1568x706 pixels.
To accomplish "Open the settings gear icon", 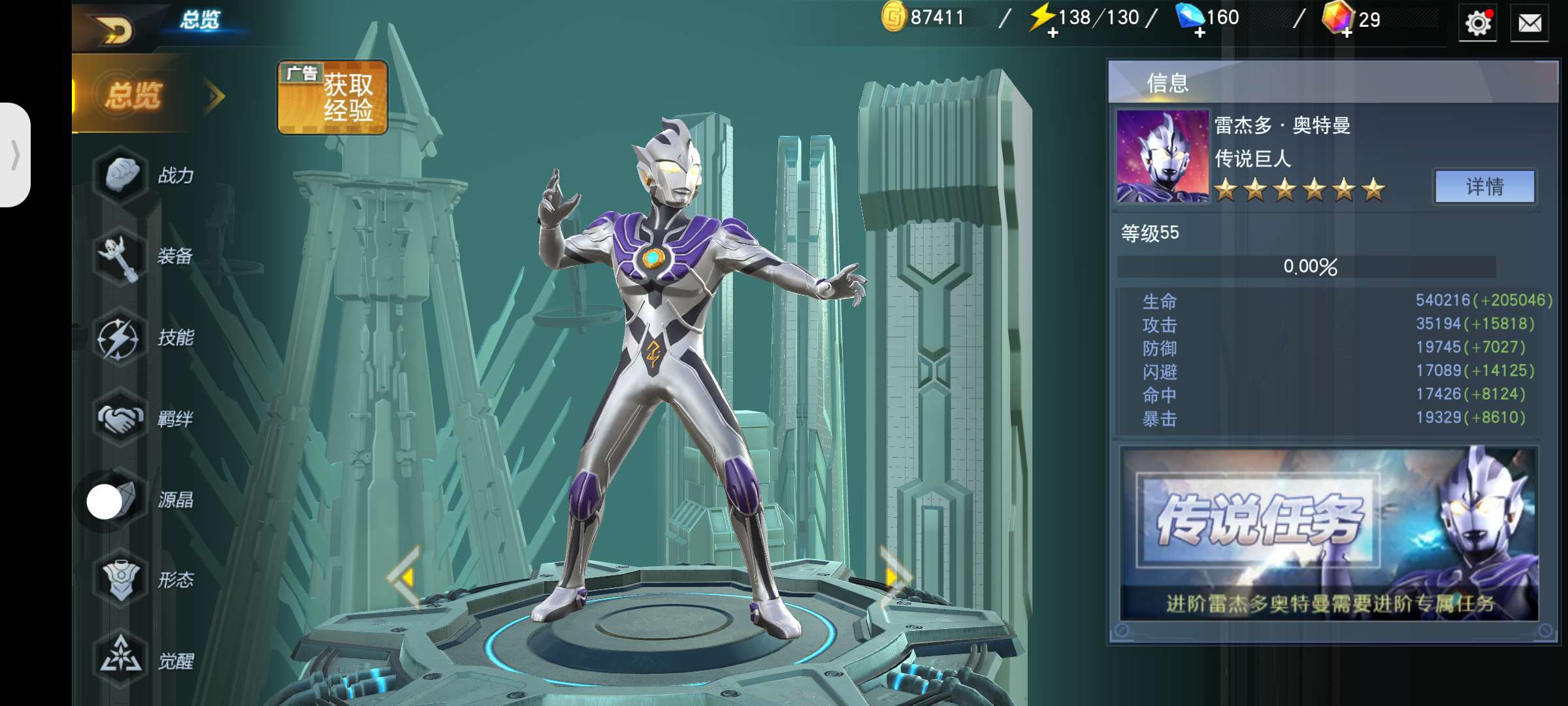I will 1477,24.
